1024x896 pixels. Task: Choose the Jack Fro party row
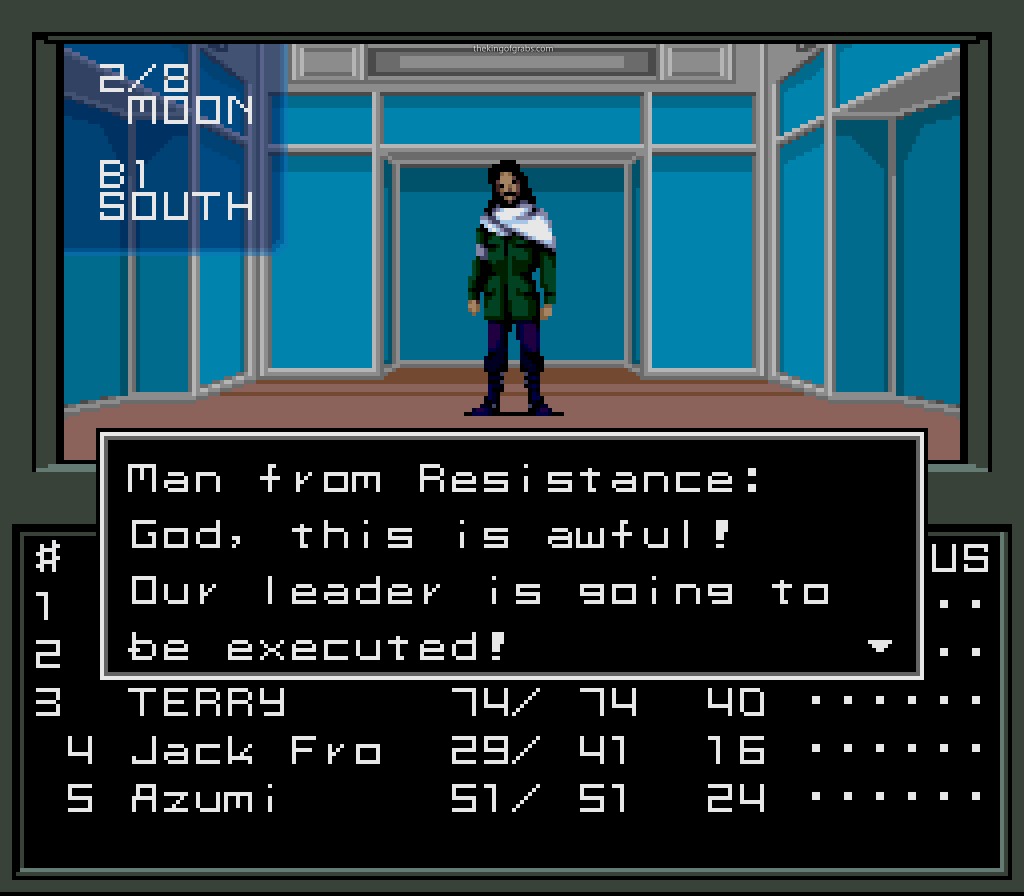[256, 750]
